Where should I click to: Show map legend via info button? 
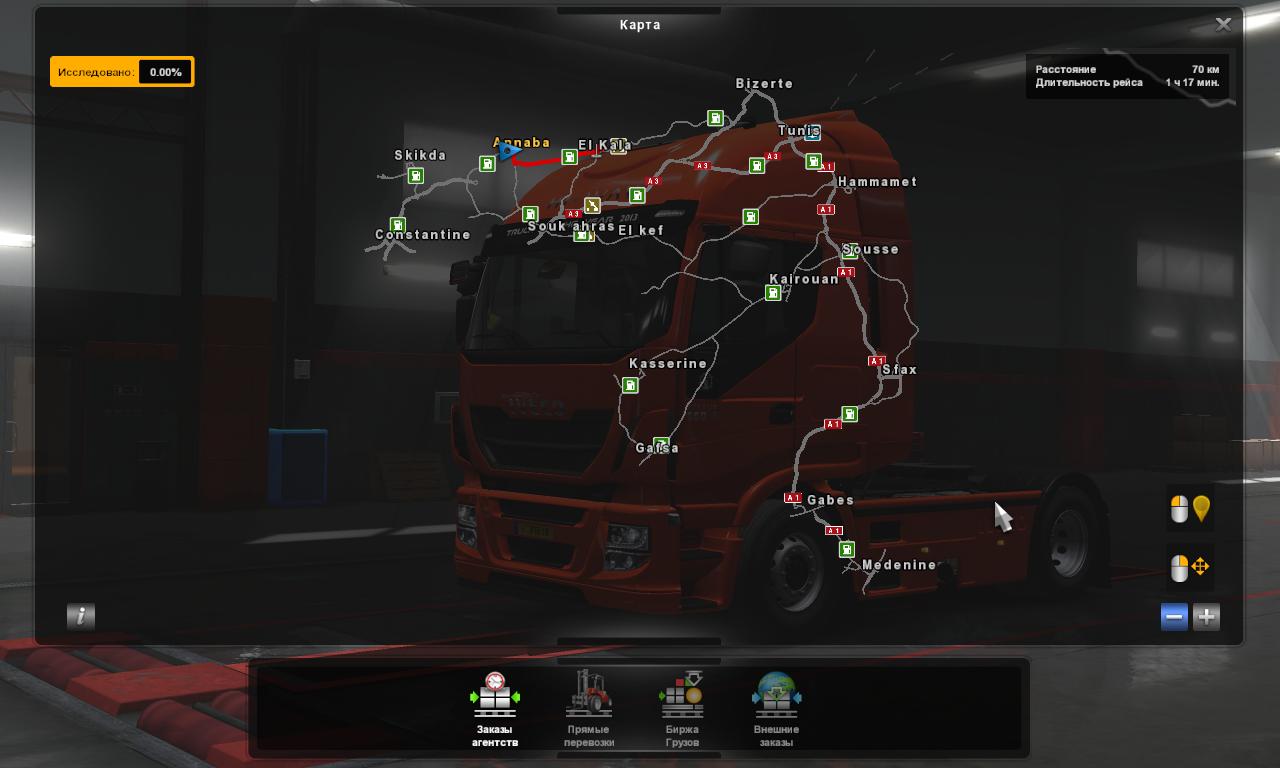[81, 616]
